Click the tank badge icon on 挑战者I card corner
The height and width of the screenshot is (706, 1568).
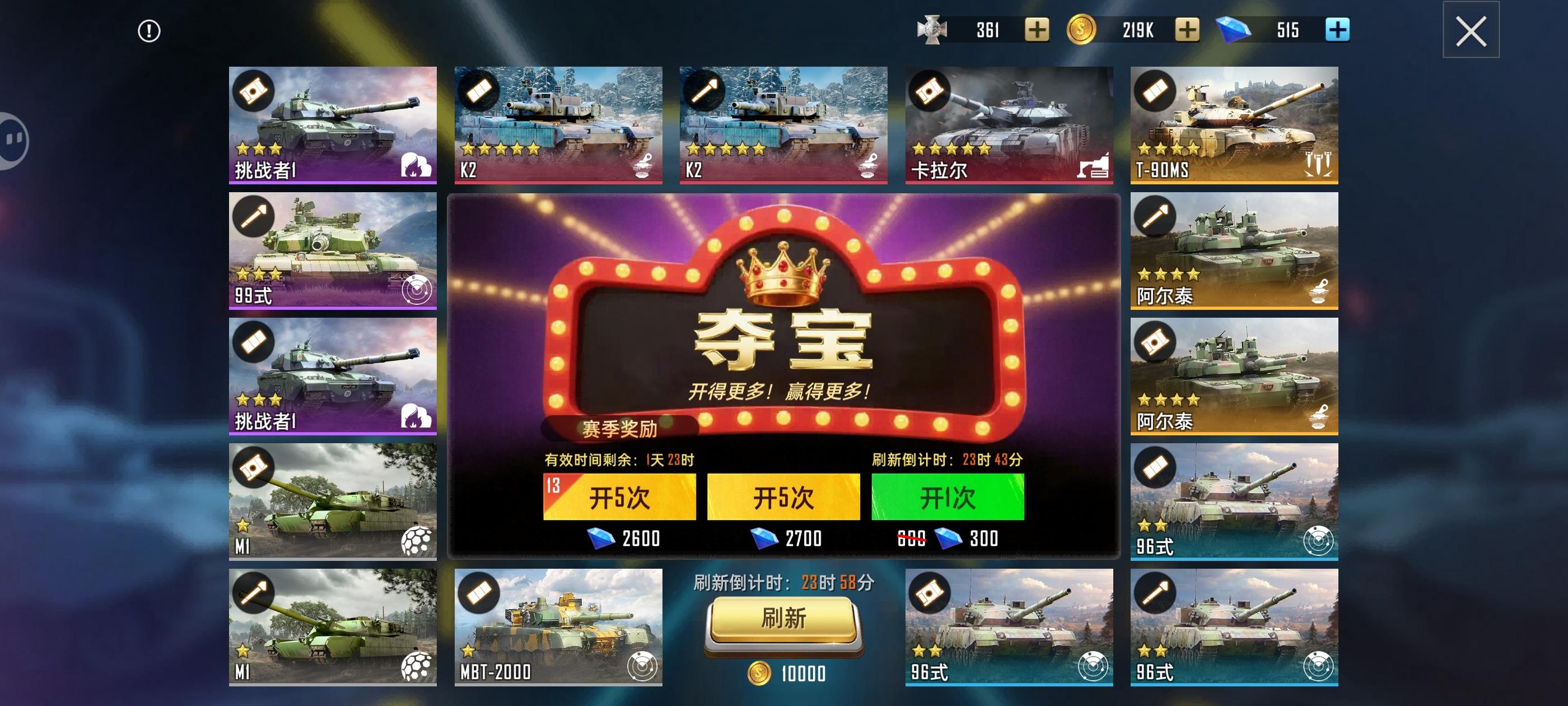pos(253,91)
